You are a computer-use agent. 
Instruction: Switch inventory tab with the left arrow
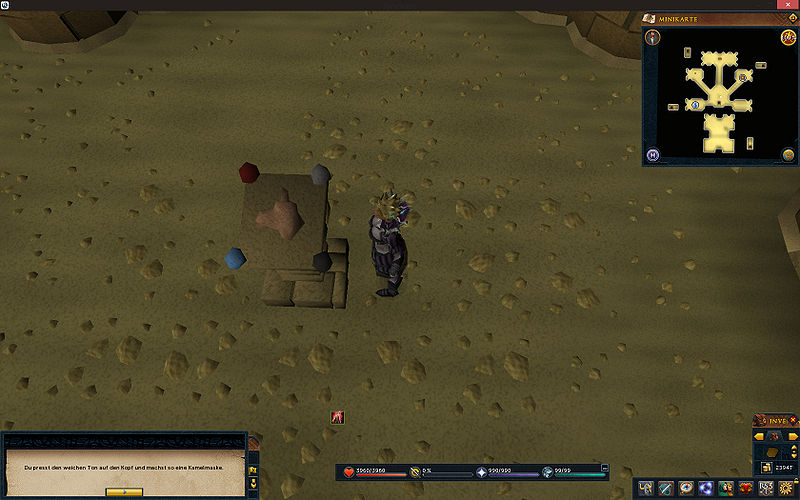pos(759,436)
